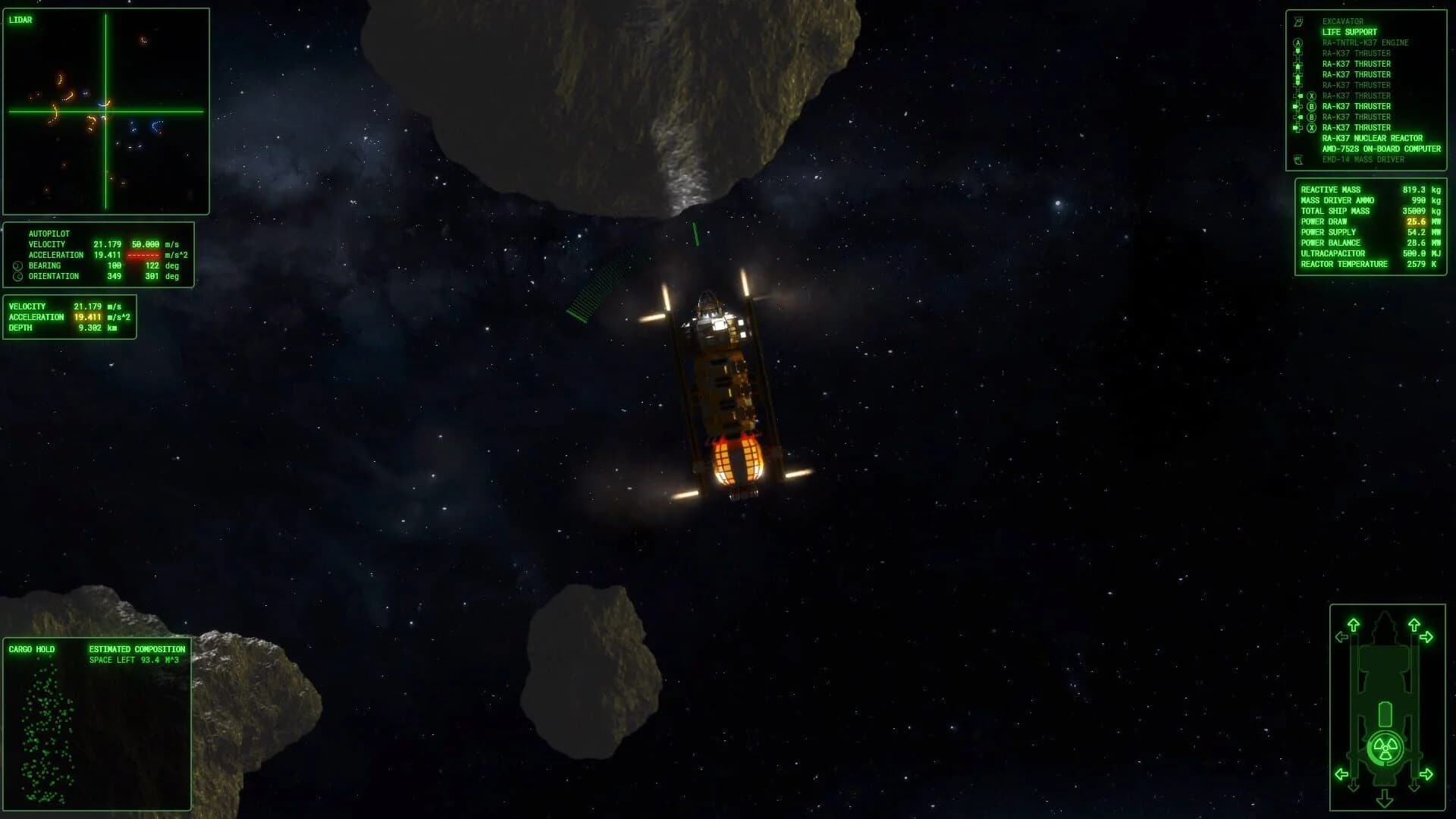Switch to the ESTIMATED COMPOSITION tab
This screenshot has width=1456, height=819.
[x=136, y=649]
